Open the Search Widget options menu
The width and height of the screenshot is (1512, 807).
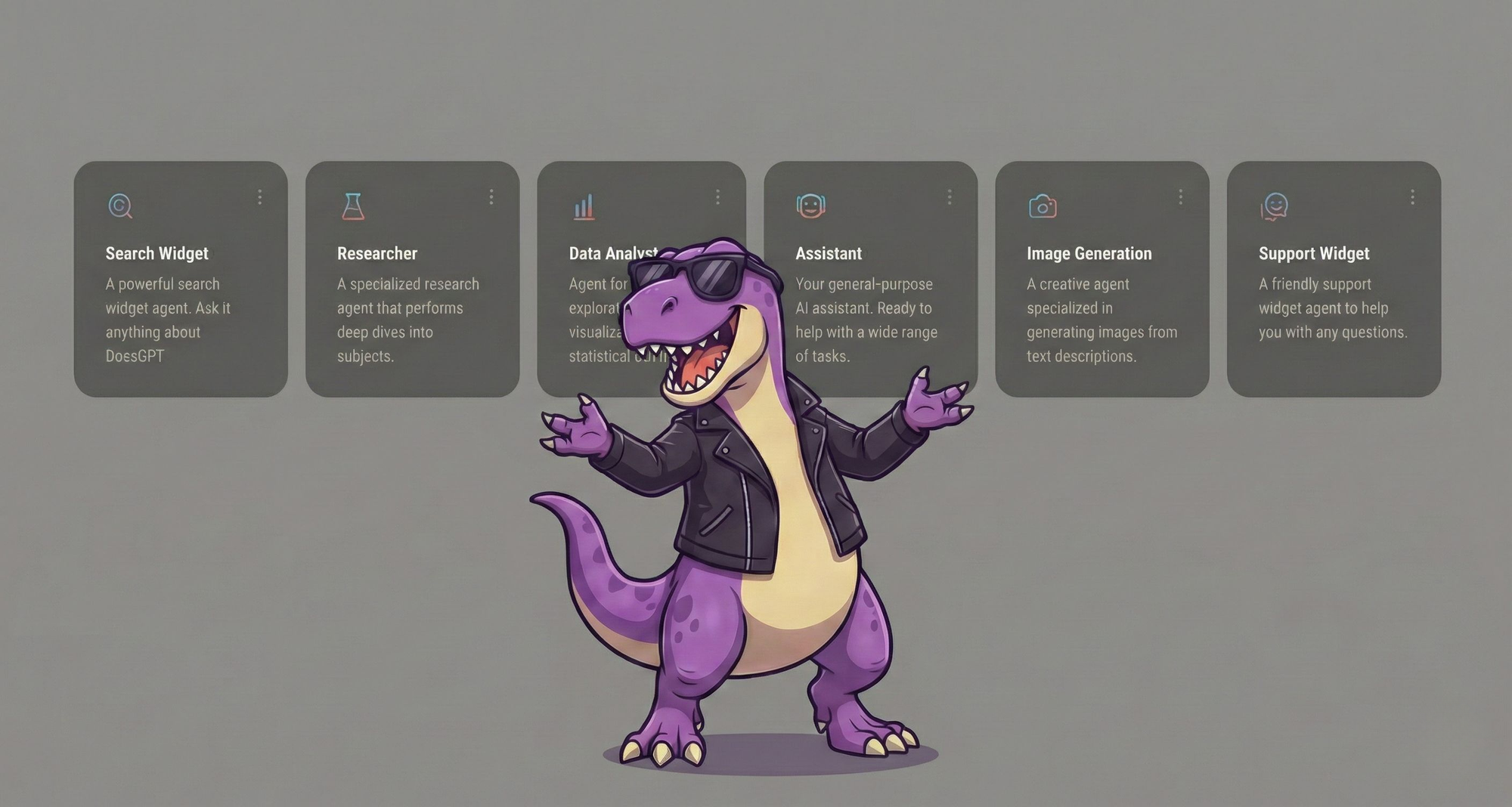[x=261, y=197]
